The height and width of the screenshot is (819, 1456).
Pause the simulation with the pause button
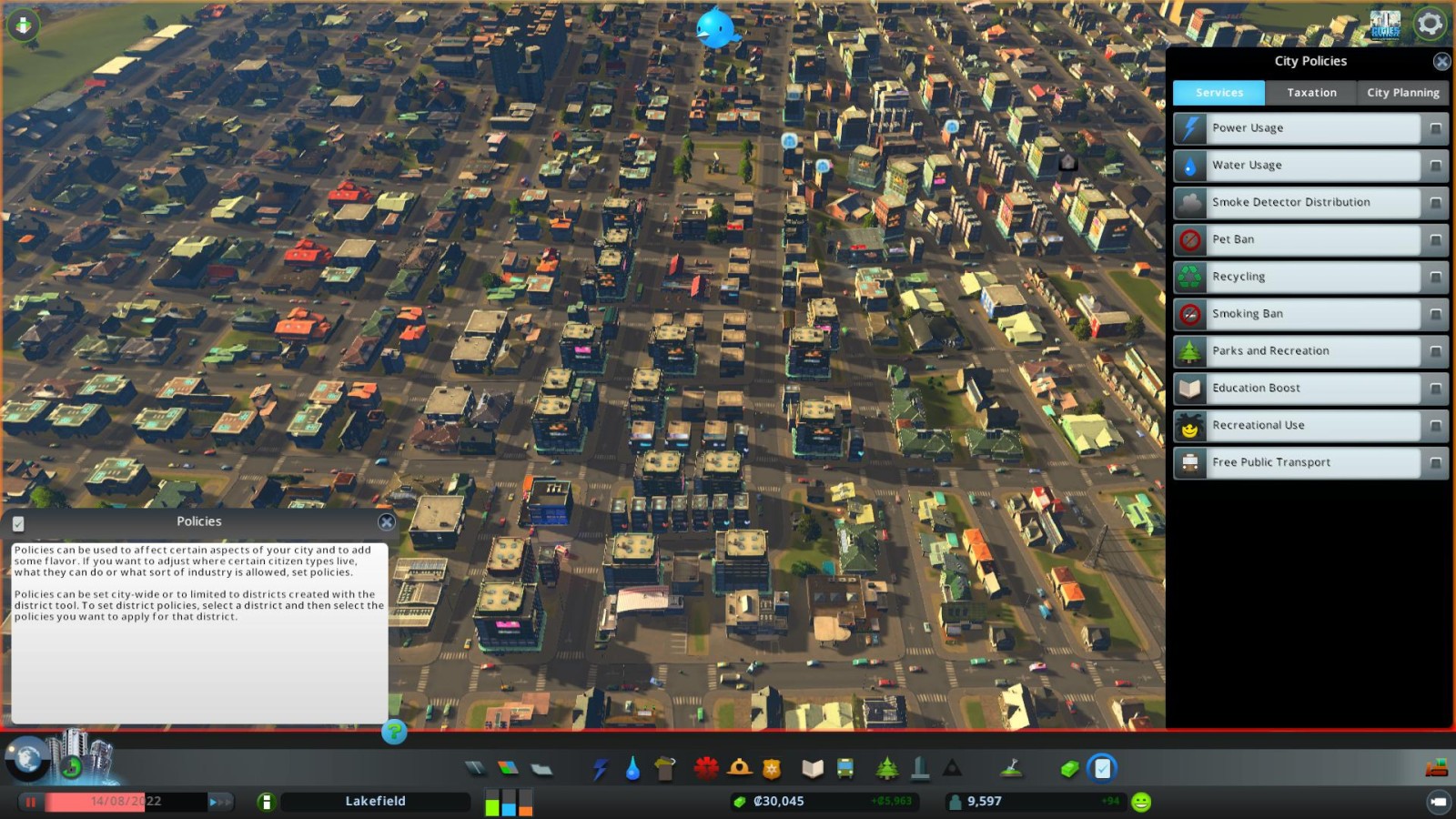click(x=31, y=802)
